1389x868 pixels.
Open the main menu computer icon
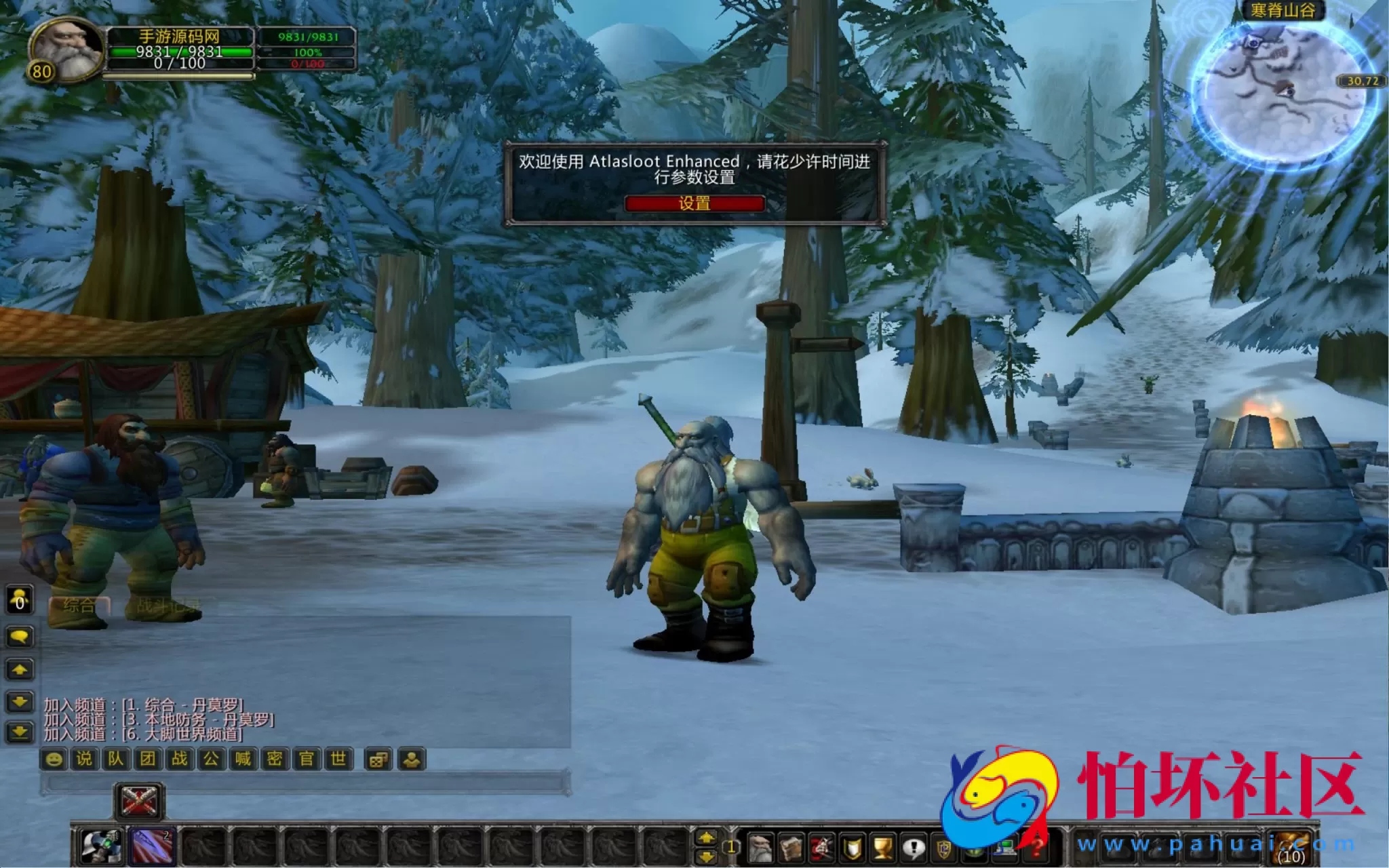coord(1004,848)
